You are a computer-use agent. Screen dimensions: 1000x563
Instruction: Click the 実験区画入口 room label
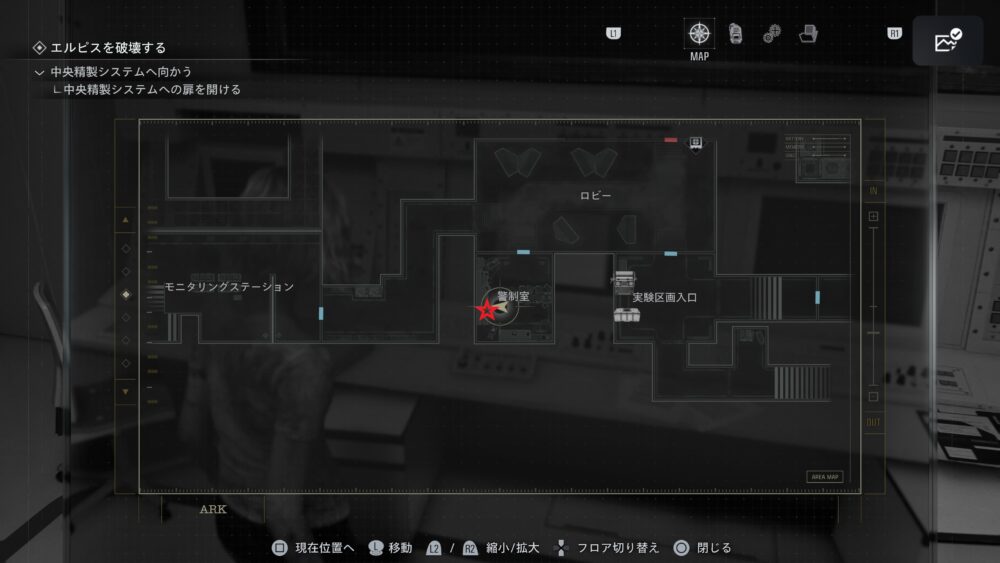pyautogui.click(x=664, y=298)
